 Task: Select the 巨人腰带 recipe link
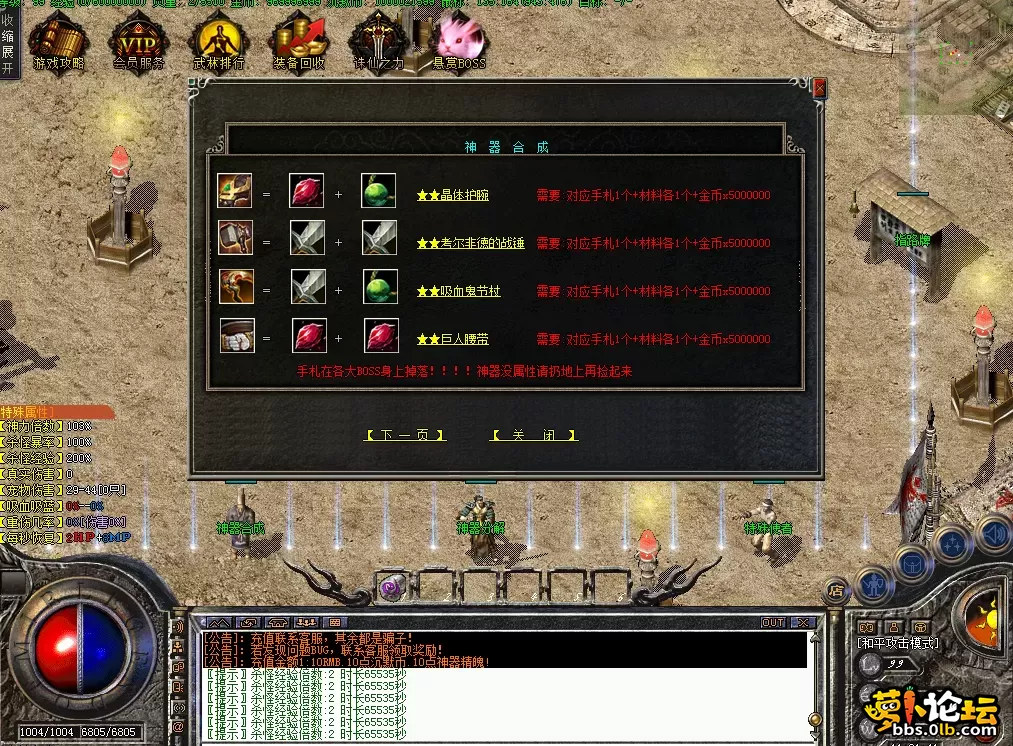[x=453, y=339]
